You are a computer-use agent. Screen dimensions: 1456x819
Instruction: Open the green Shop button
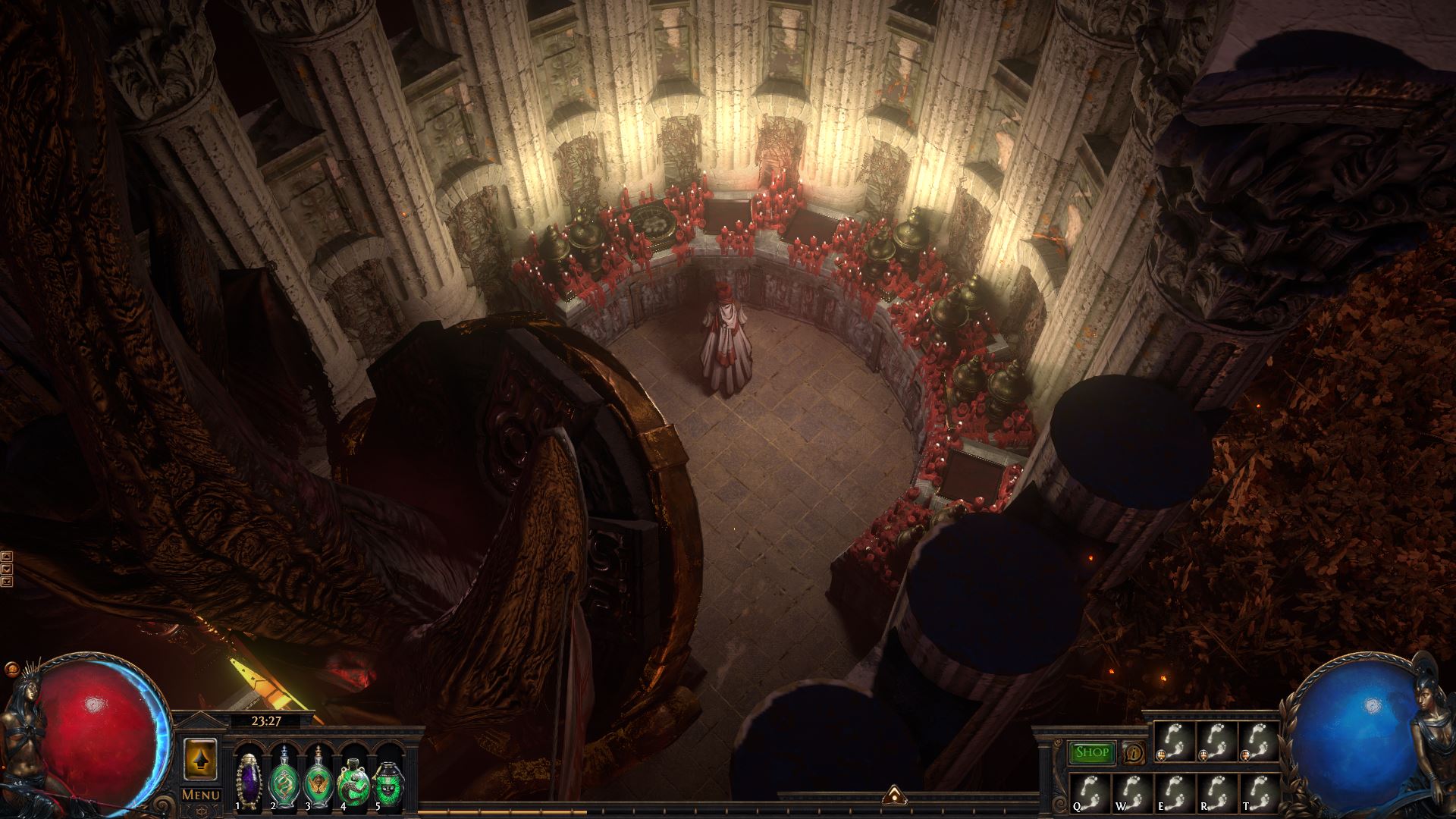[1092, 752]
